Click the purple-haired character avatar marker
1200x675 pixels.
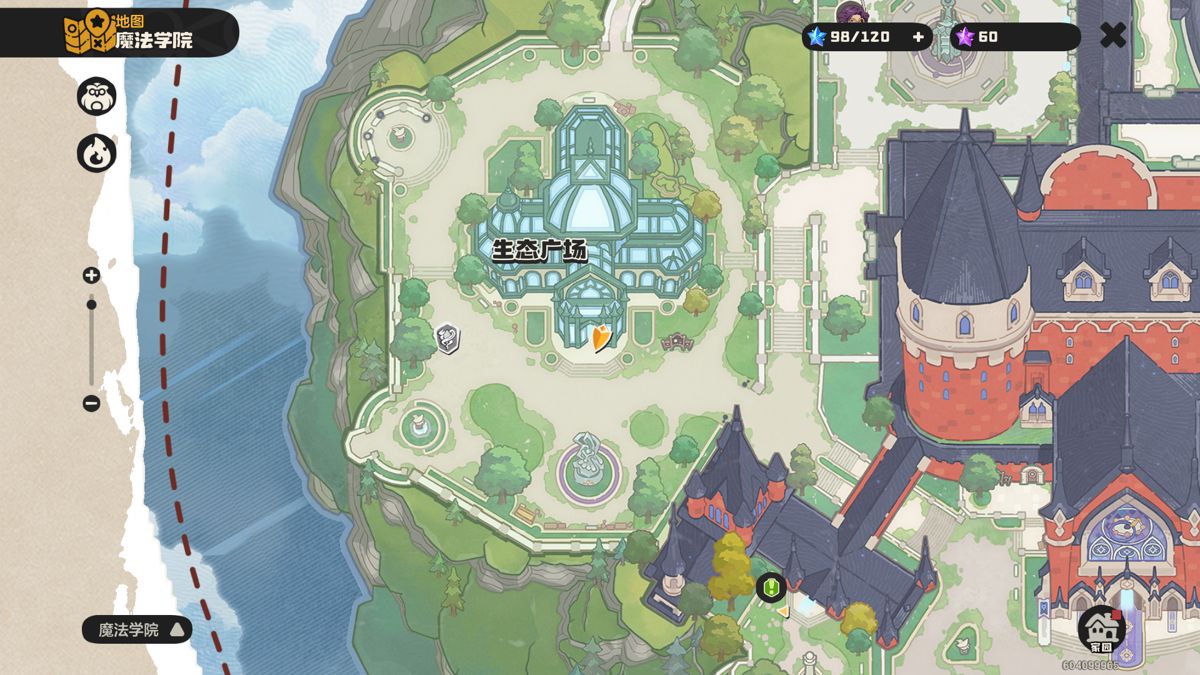852,14
